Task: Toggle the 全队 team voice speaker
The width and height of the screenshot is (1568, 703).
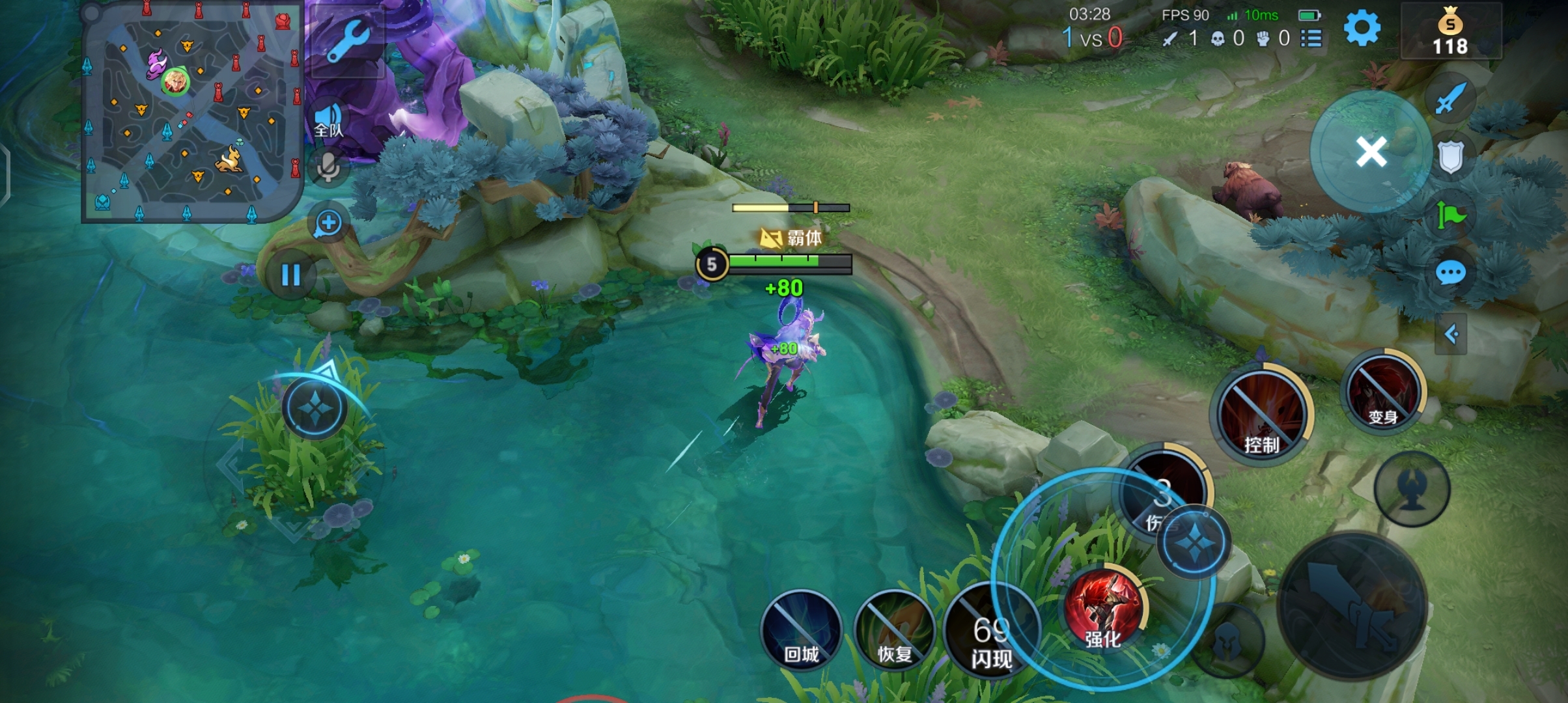Action: pyautogui.click(x=328, y=120)
